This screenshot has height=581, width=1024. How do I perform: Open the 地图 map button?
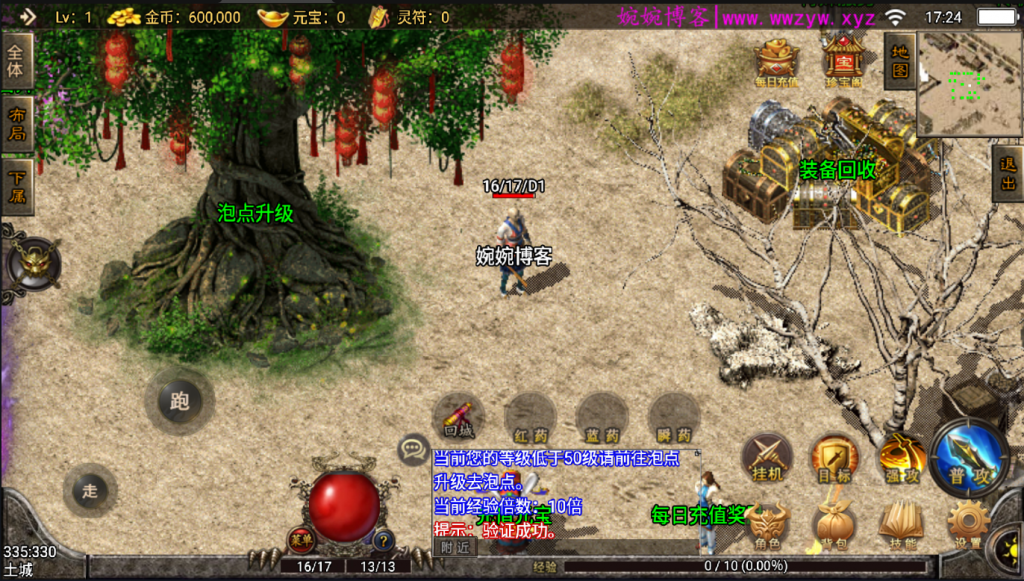click(900, 61)
